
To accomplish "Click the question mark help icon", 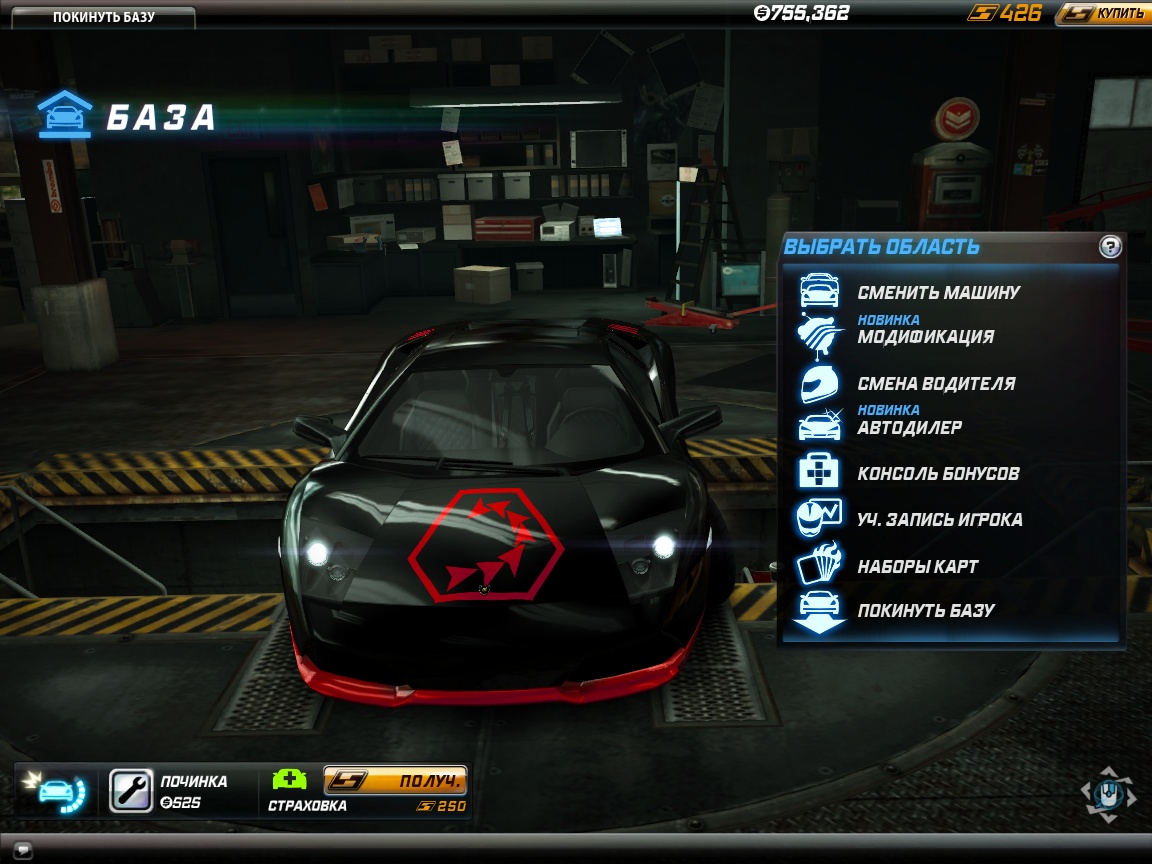I will 1110,247.
